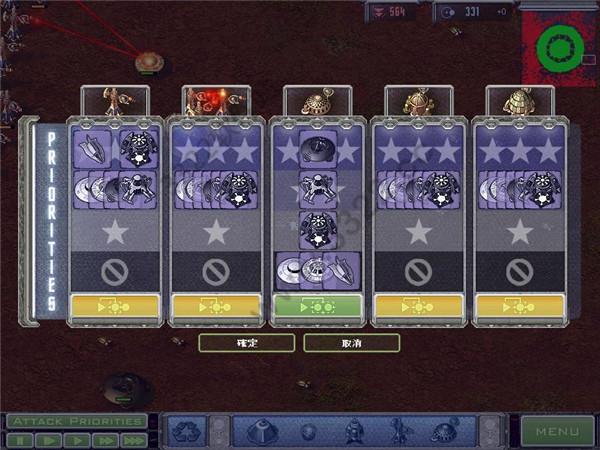Click the green highlighted priority button
600x450 pixels.
coord(316,305)
